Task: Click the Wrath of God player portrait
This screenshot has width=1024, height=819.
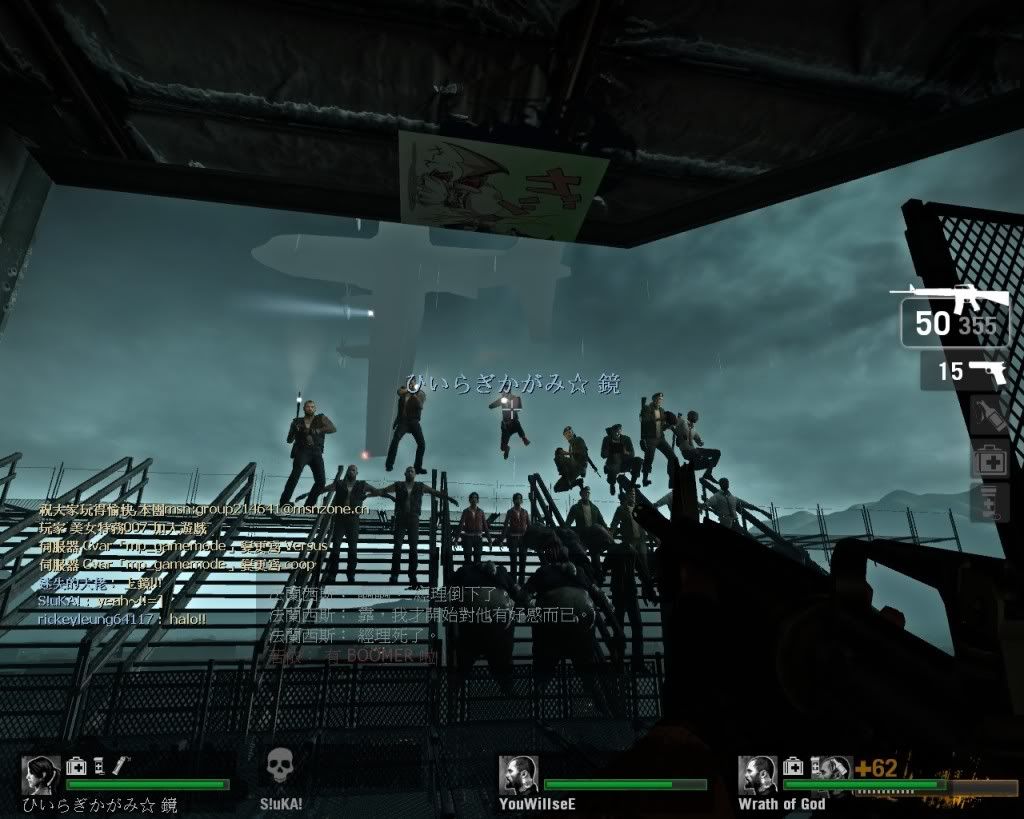Action: coord(757,775)
